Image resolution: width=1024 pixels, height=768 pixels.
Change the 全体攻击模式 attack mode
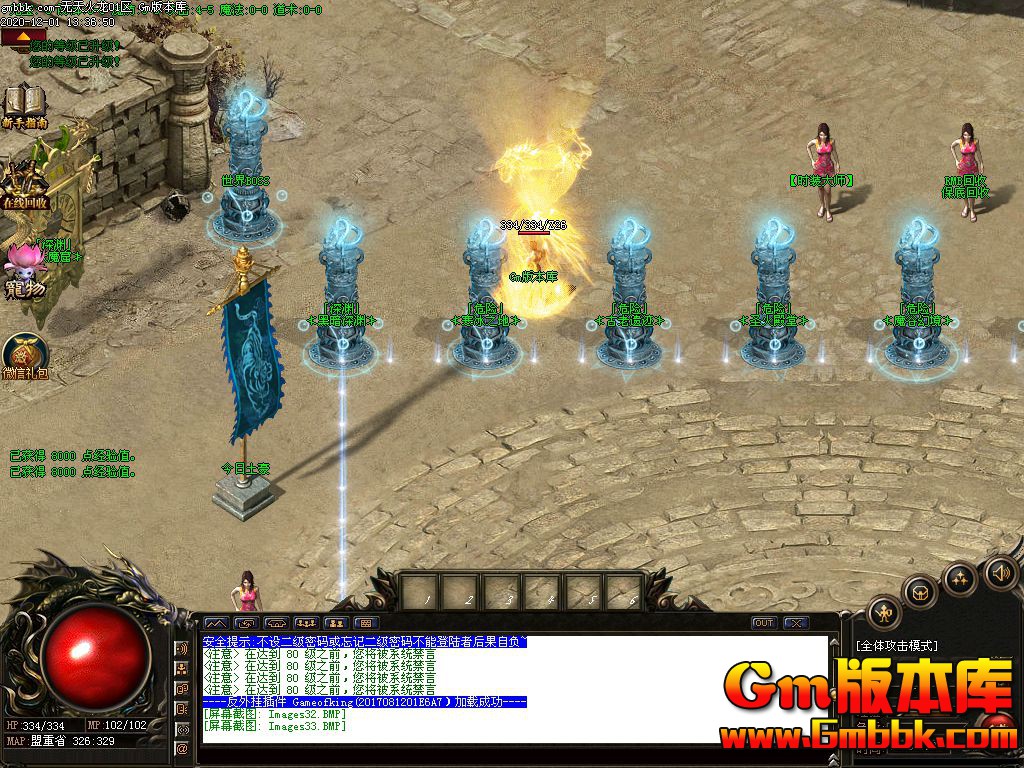pos(897,646)
